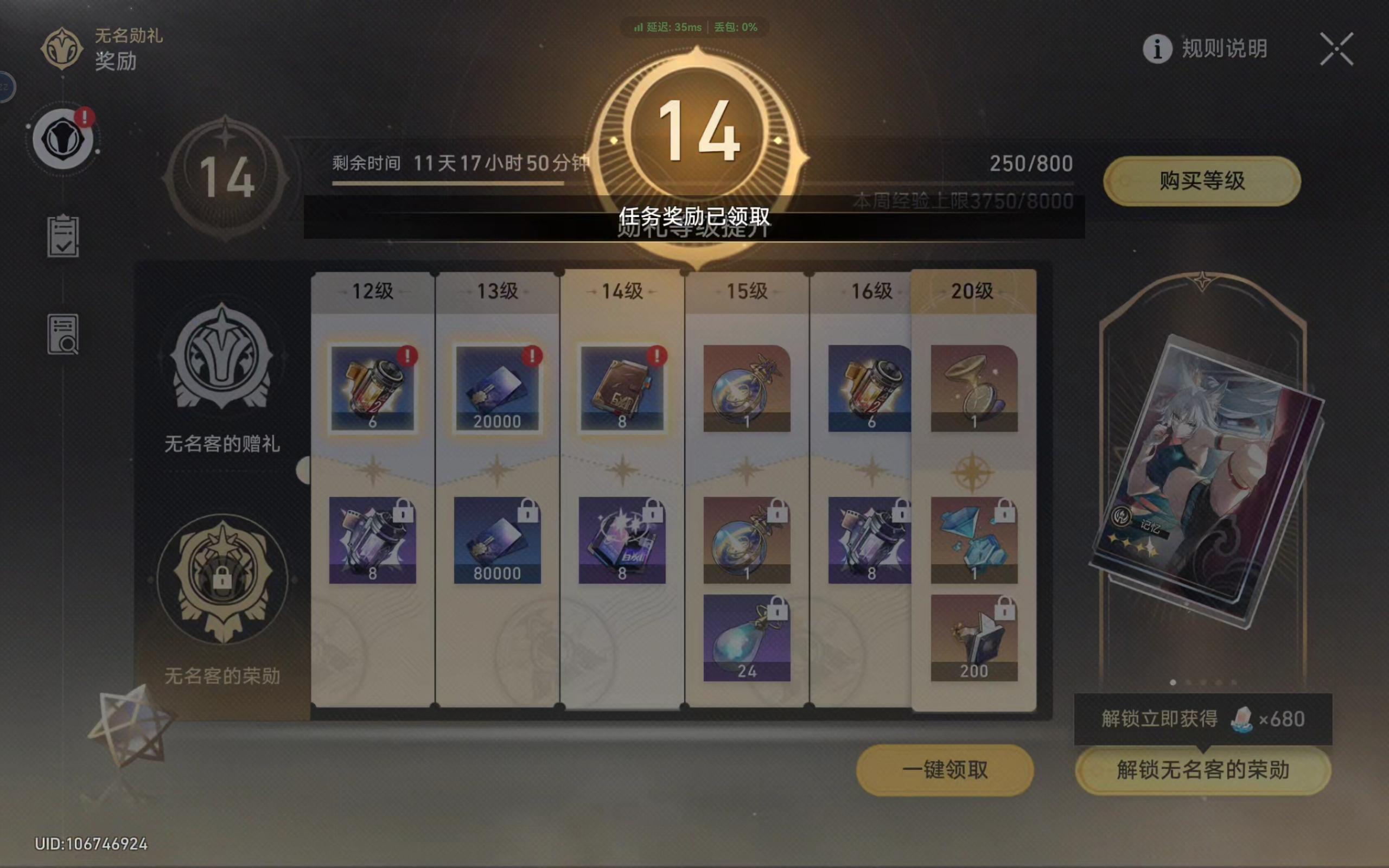
Task: Click the locked level 20 reward of 200 books
Action: click(974, 637)
